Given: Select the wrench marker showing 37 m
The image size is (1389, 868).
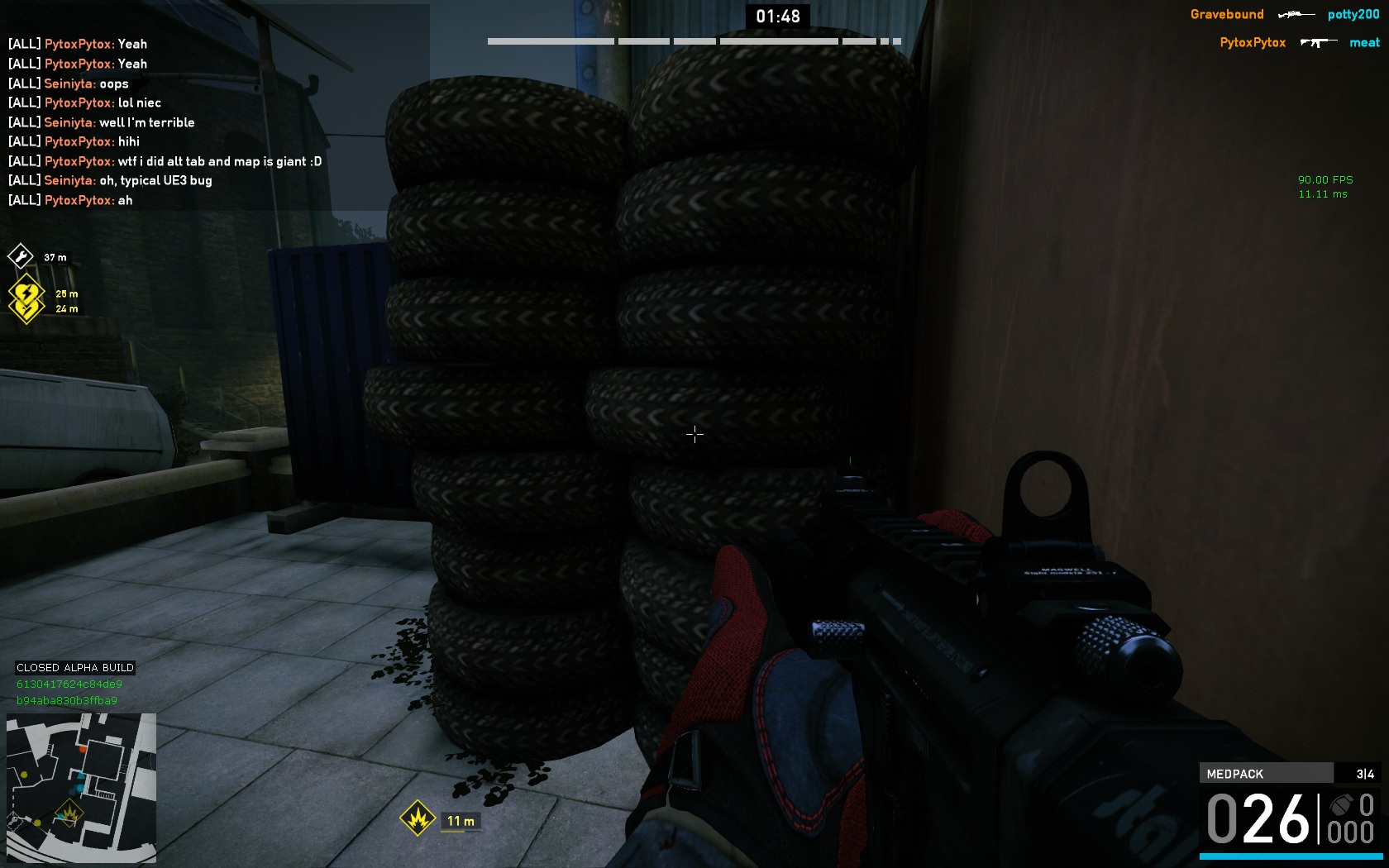Looking at the screenshot, I should click(x=21, y=256).
